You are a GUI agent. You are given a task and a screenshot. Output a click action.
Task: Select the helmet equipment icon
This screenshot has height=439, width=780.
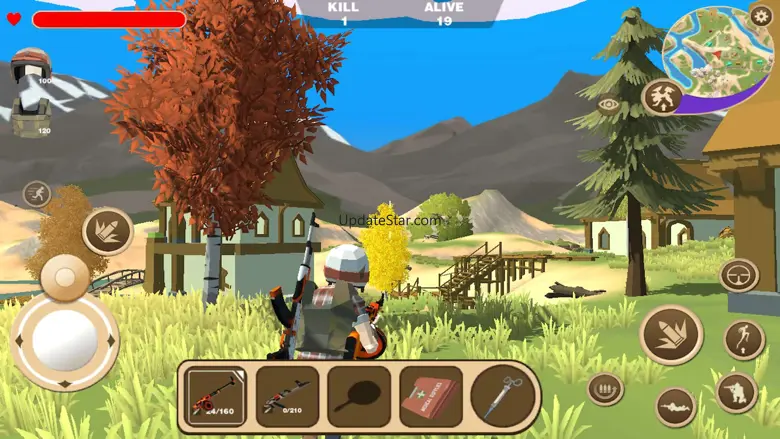[30, 66]
